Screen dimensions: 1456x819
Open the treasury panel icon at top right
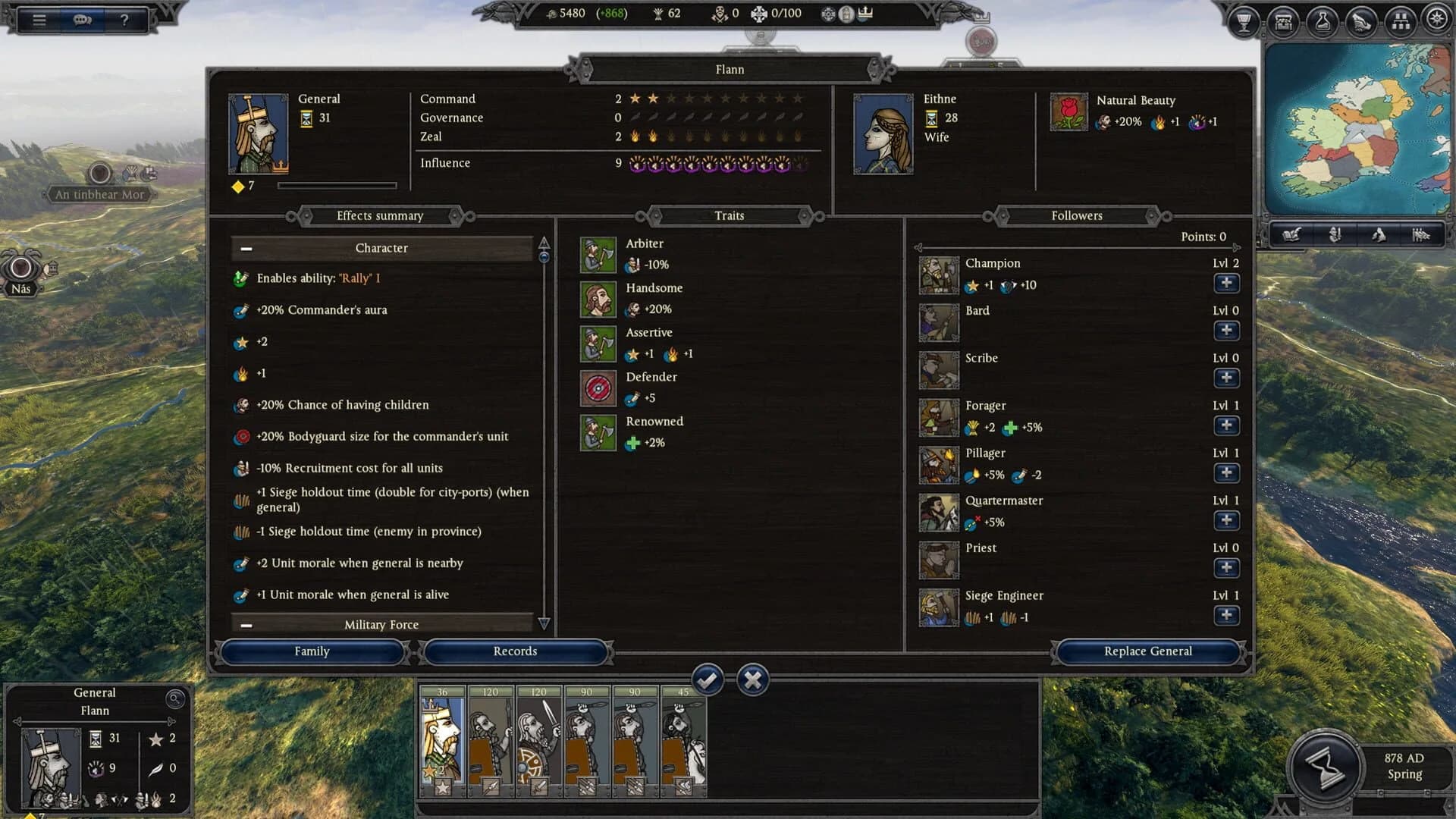coord(1283,22)
